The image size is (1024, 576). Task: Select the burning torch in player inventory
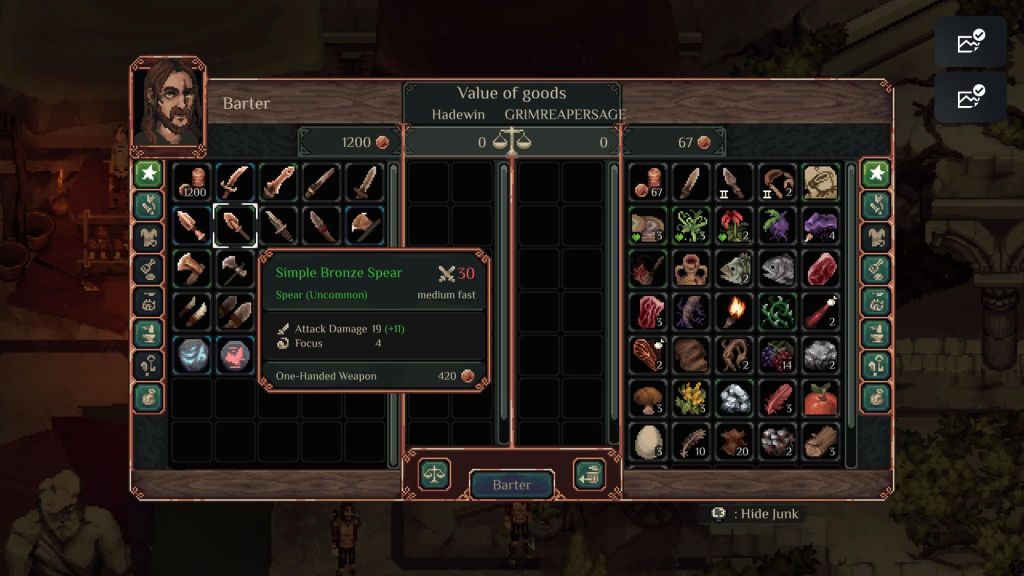coord(735,311)
